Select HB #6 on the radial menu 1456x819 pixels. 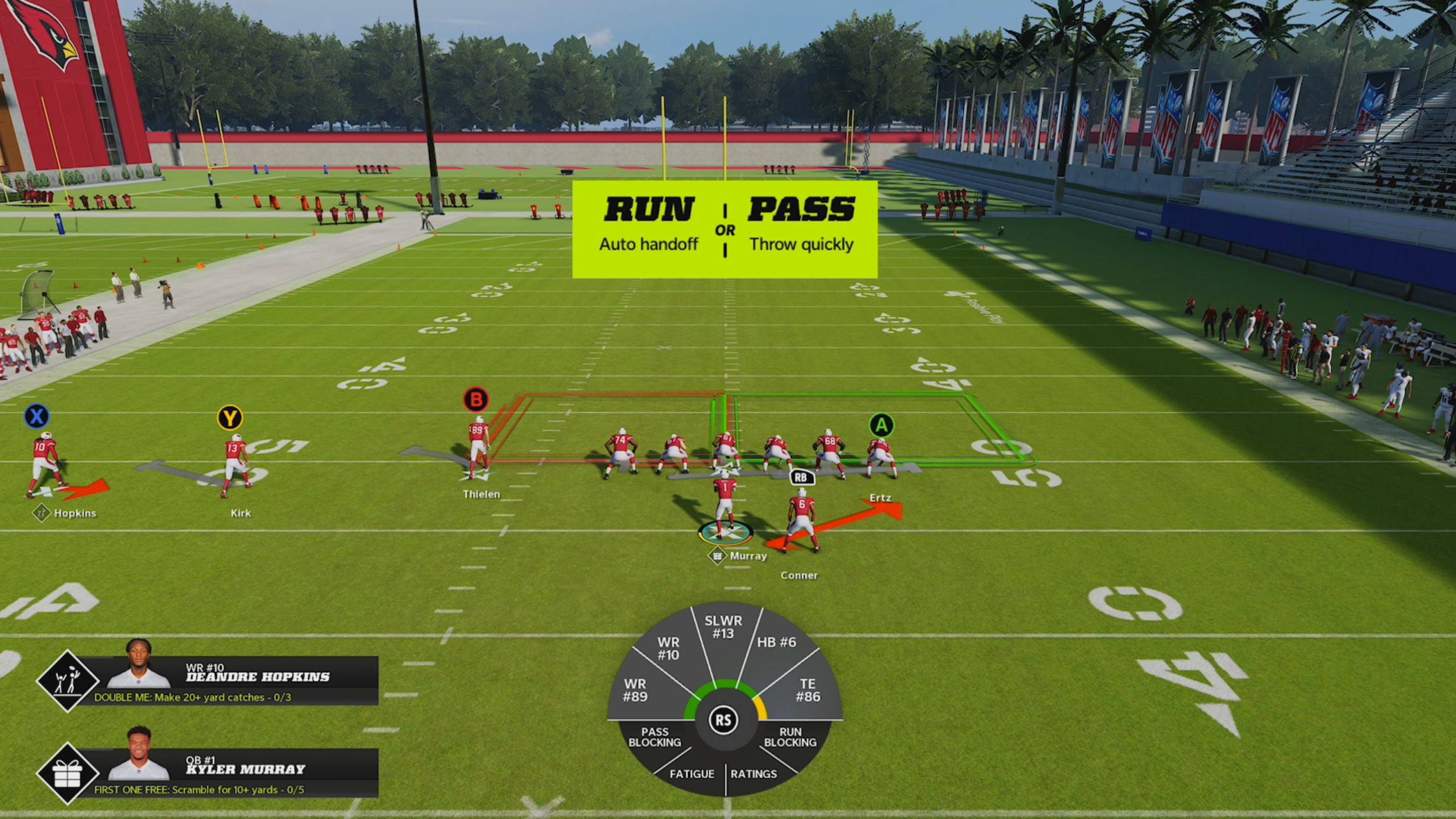(776, 643)
